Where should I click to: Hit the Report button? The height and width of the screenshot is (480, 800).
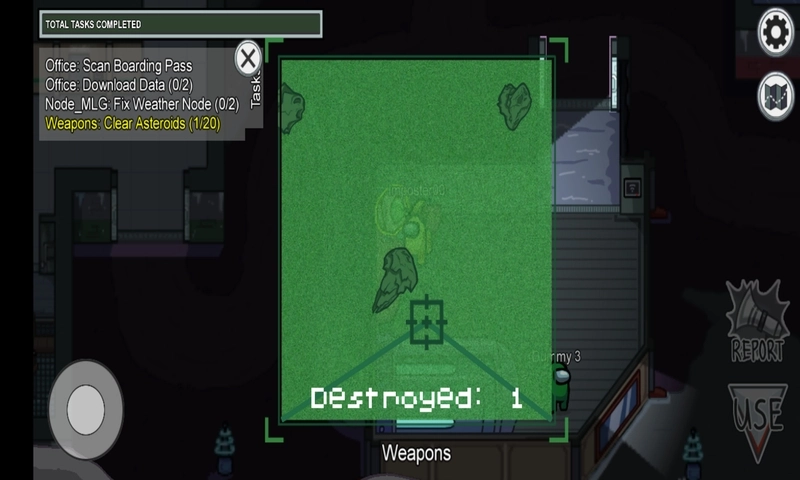(x=757, y=322)
